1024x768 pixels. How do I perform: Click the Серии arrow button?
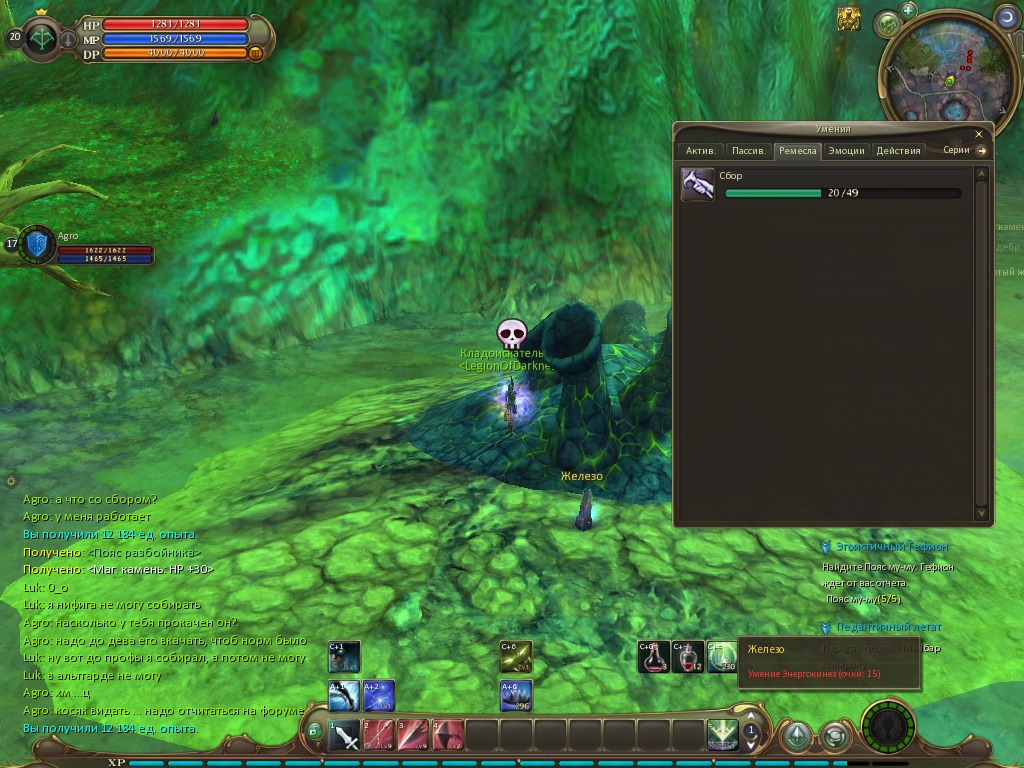(x=982, y=151)
